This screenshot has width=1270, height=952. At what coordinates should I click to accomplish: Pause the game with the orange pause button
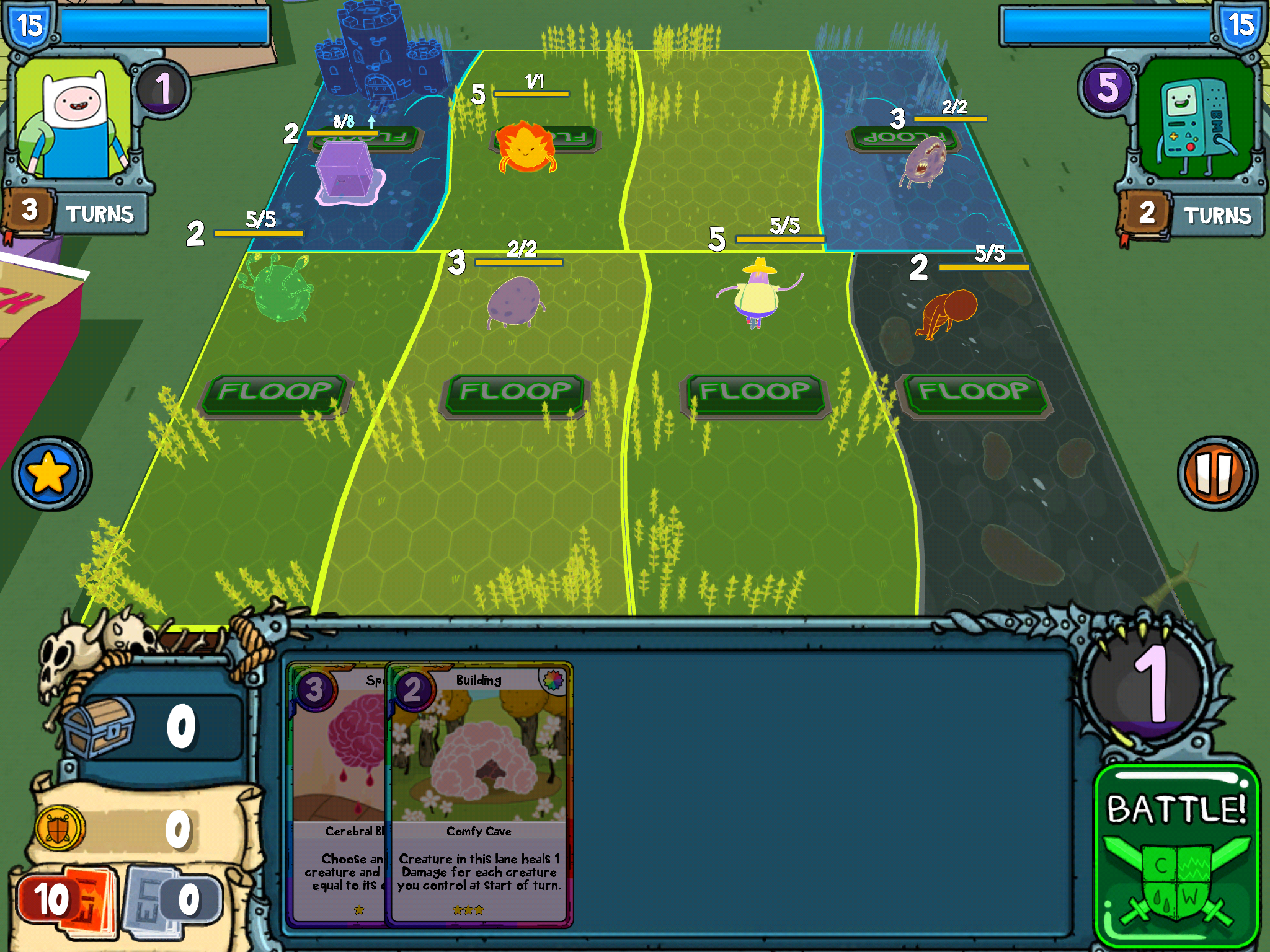click(x=1216, y=474)
